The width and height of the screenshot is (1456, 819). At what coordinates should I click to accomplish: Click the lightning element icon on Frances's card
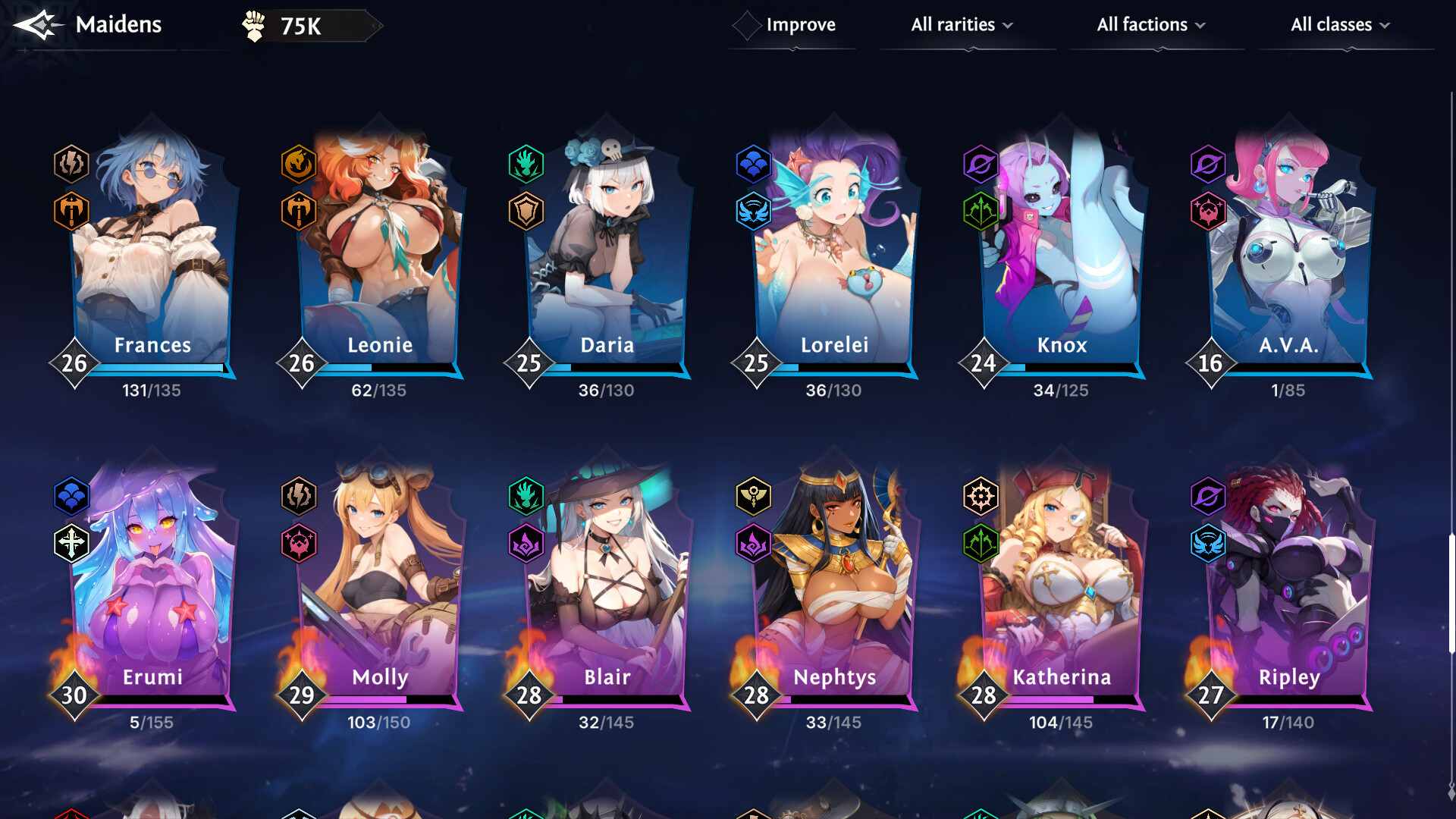point(71,164)
